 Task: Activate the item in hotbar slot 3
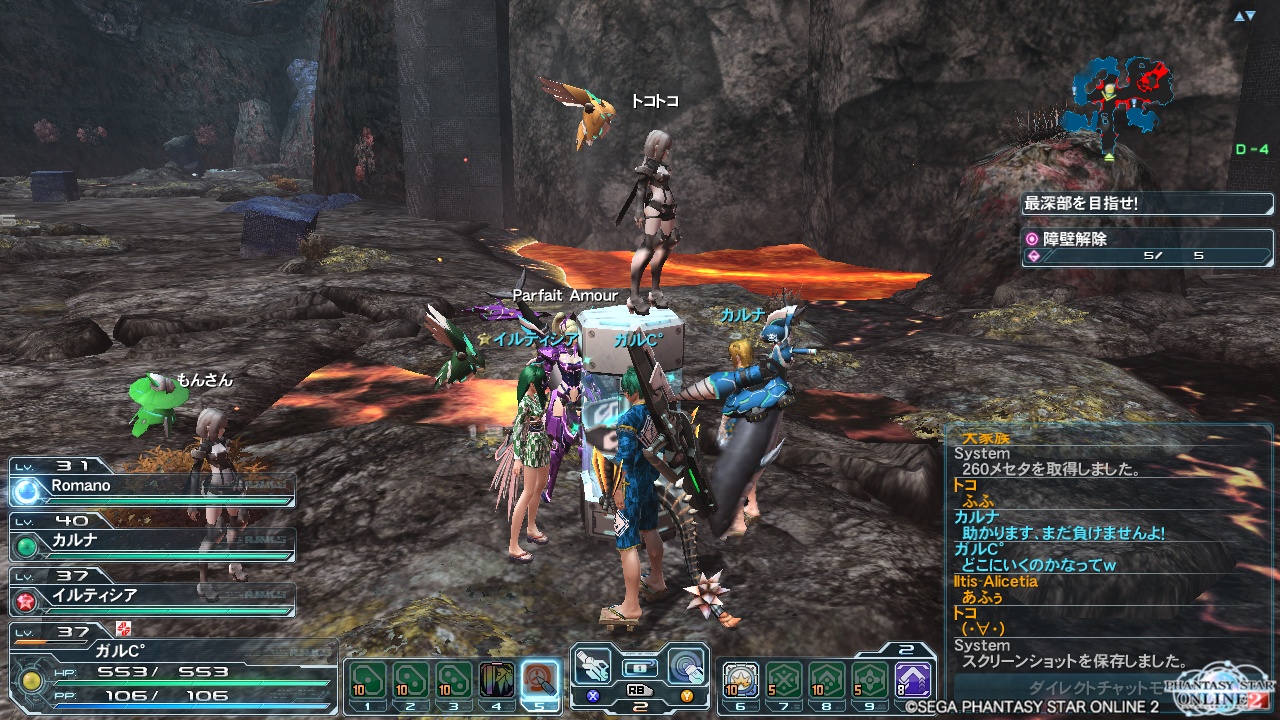[x=453, y=680]
